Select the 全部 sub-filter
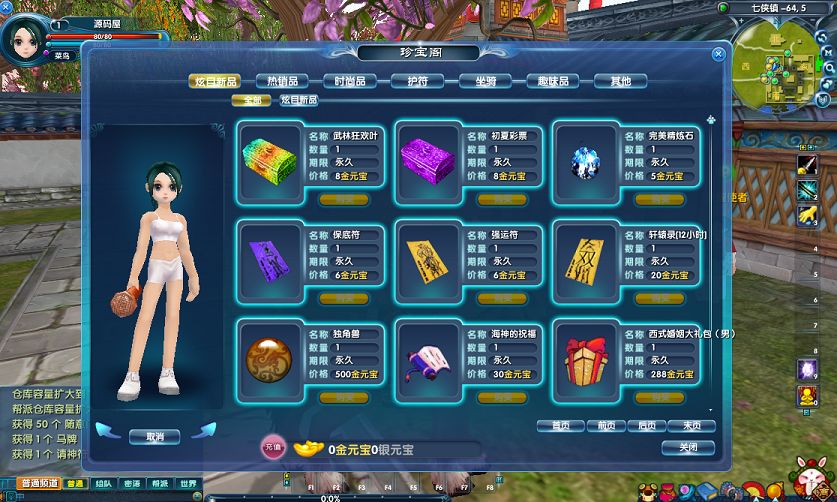 251,100
